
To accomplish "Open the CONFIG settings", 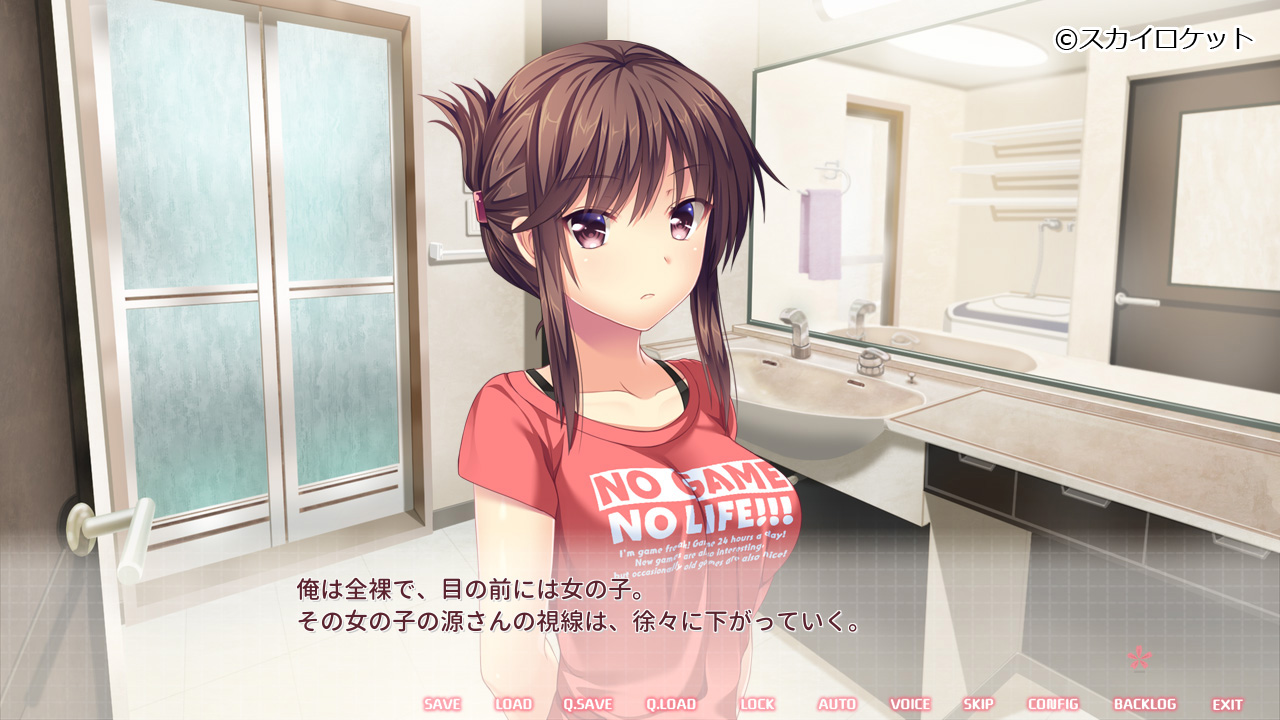I will (x=1053, y=704).
